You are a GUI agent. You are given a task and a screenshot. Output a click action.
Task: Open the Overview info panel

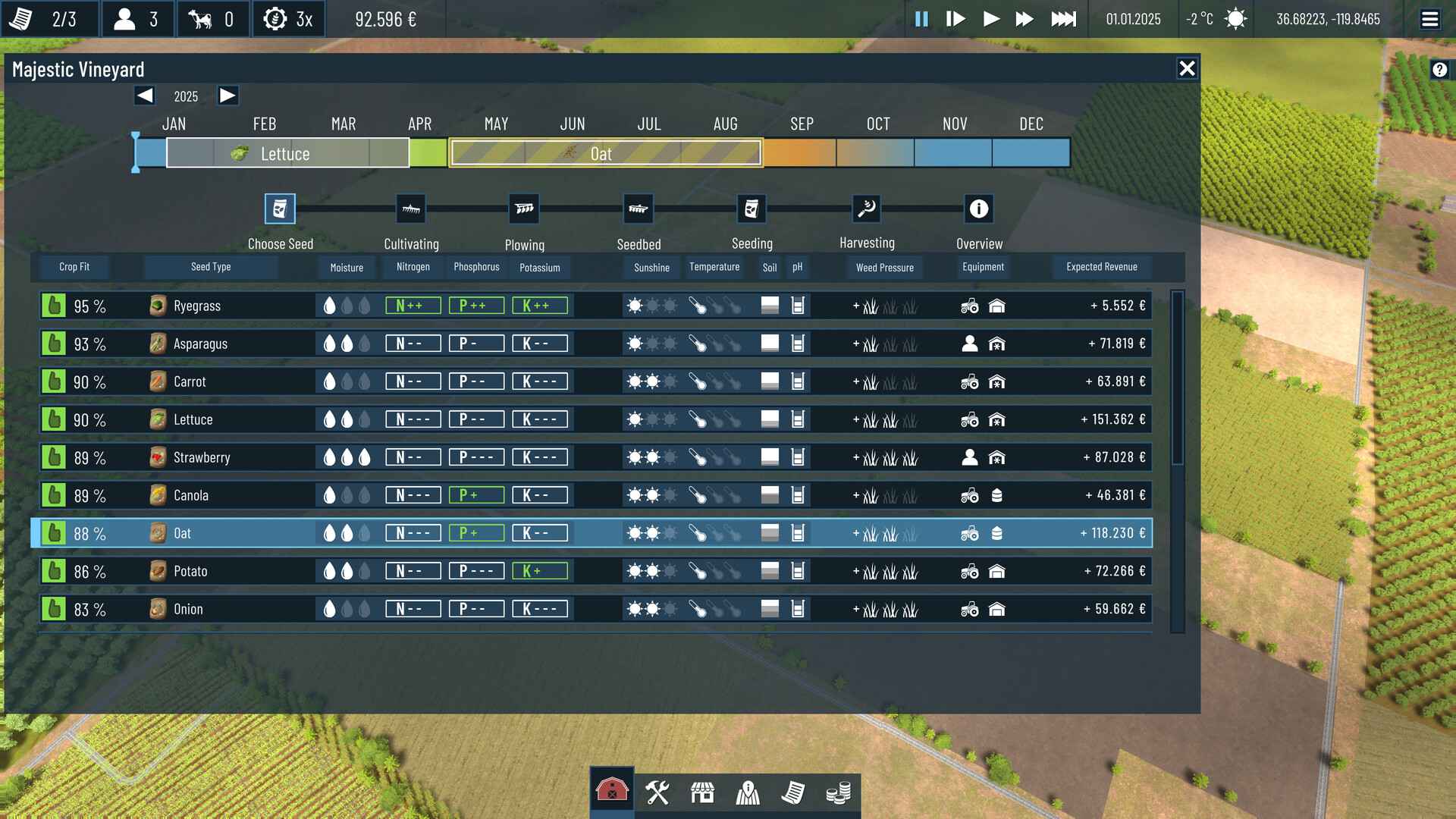point(979,209)
